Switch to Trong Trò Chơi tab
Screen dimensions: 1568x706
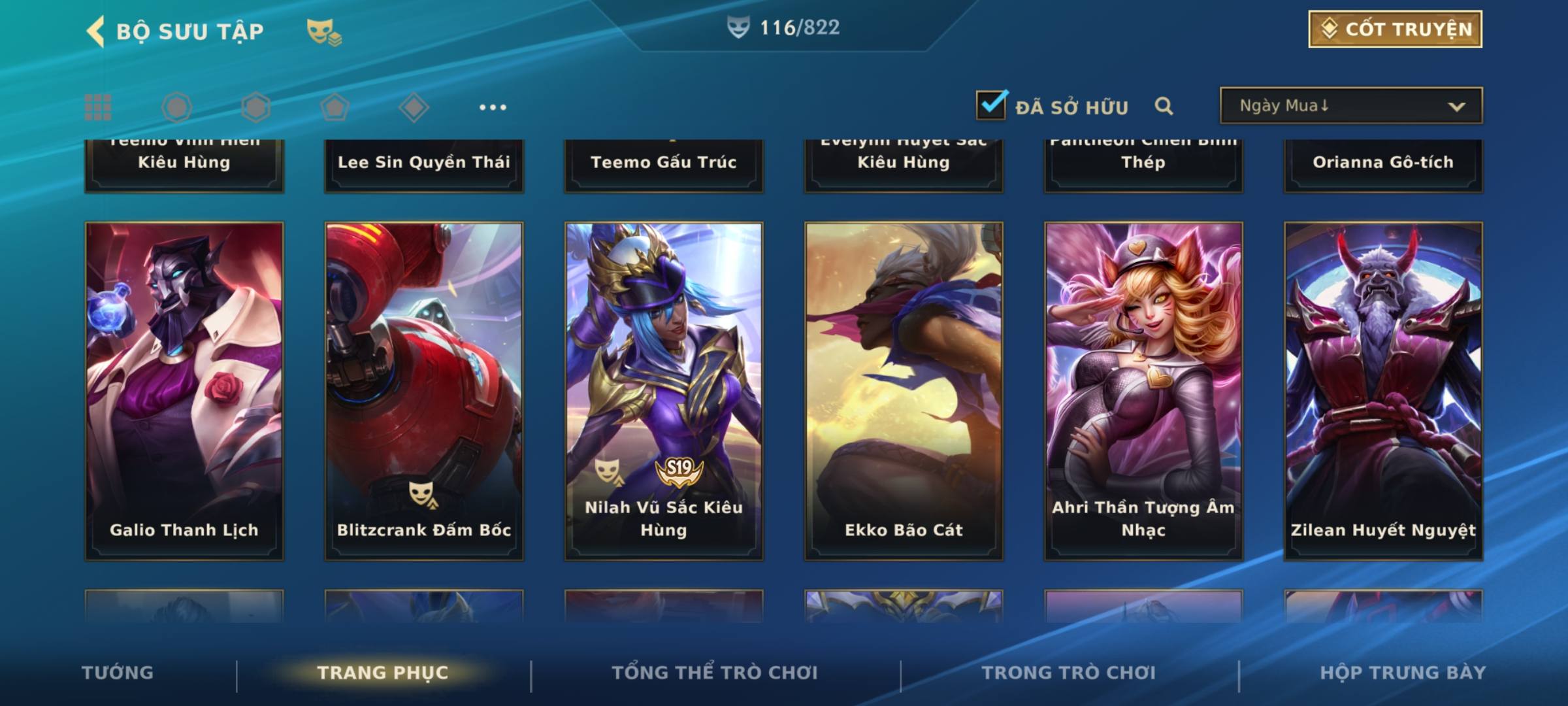click(1069, 673)
